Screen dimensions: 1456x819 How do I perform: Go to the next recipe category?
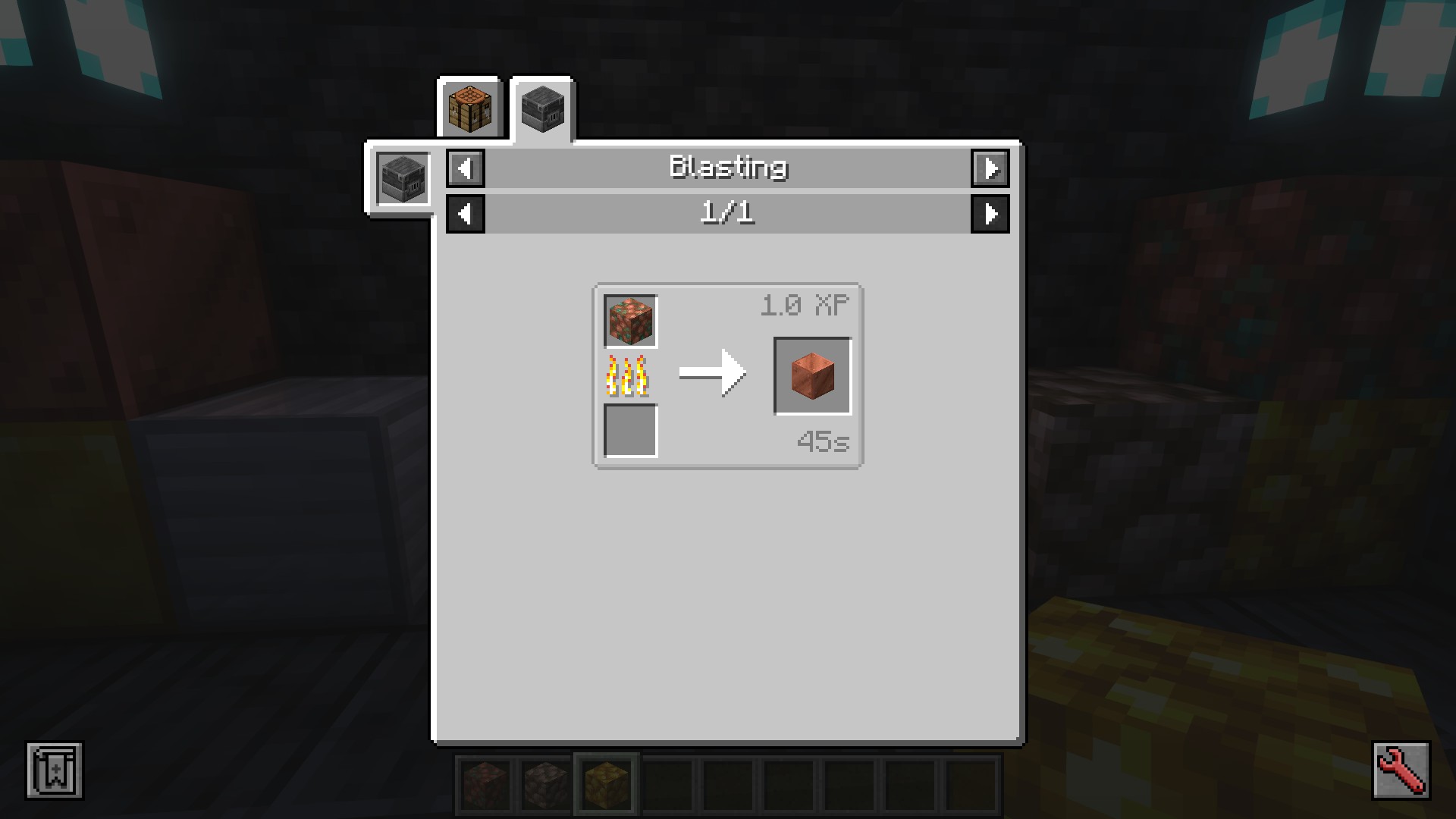tap(990, 168)
